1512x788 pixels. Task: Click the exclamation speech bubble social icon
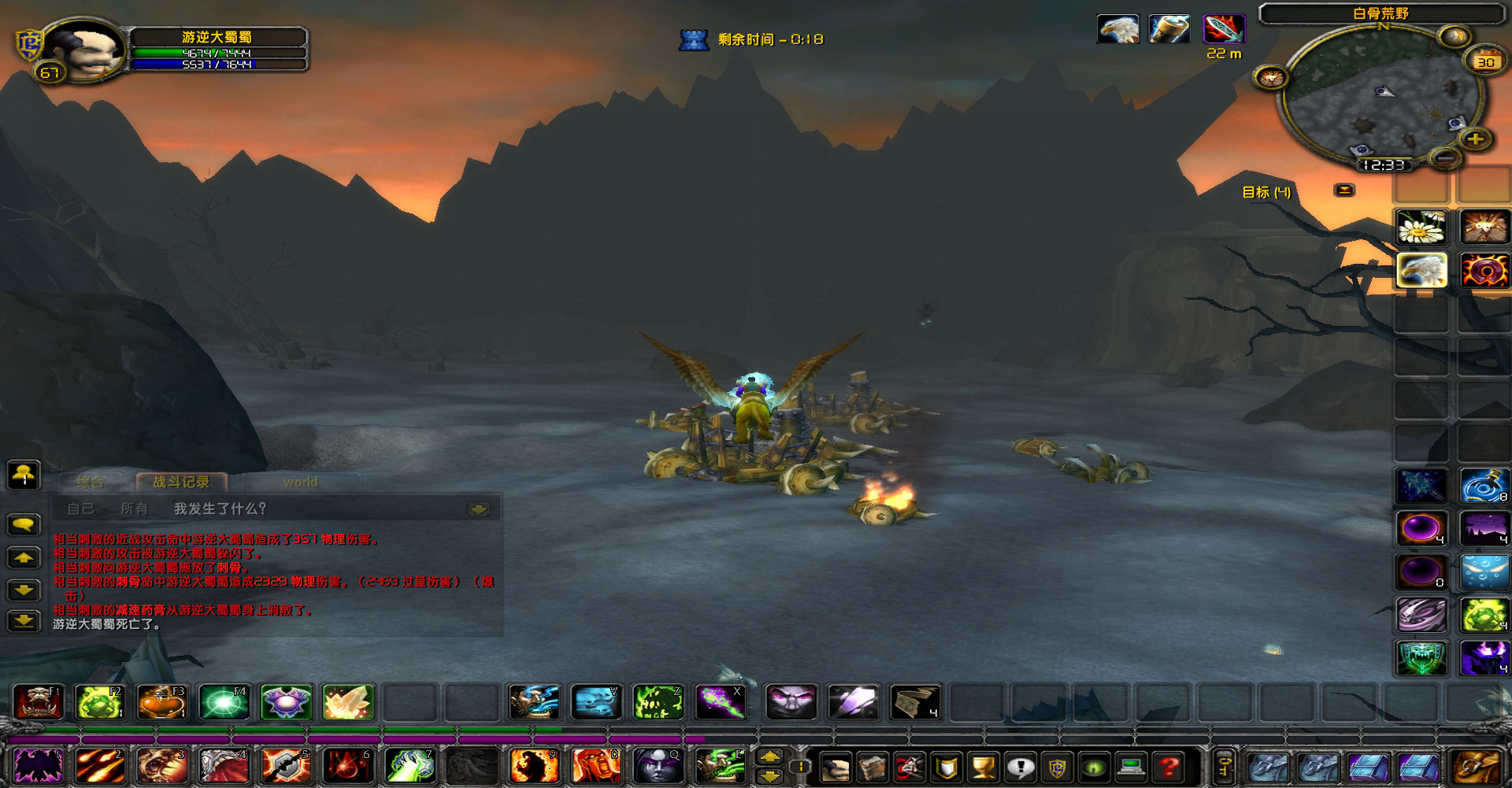point(1020,768)
